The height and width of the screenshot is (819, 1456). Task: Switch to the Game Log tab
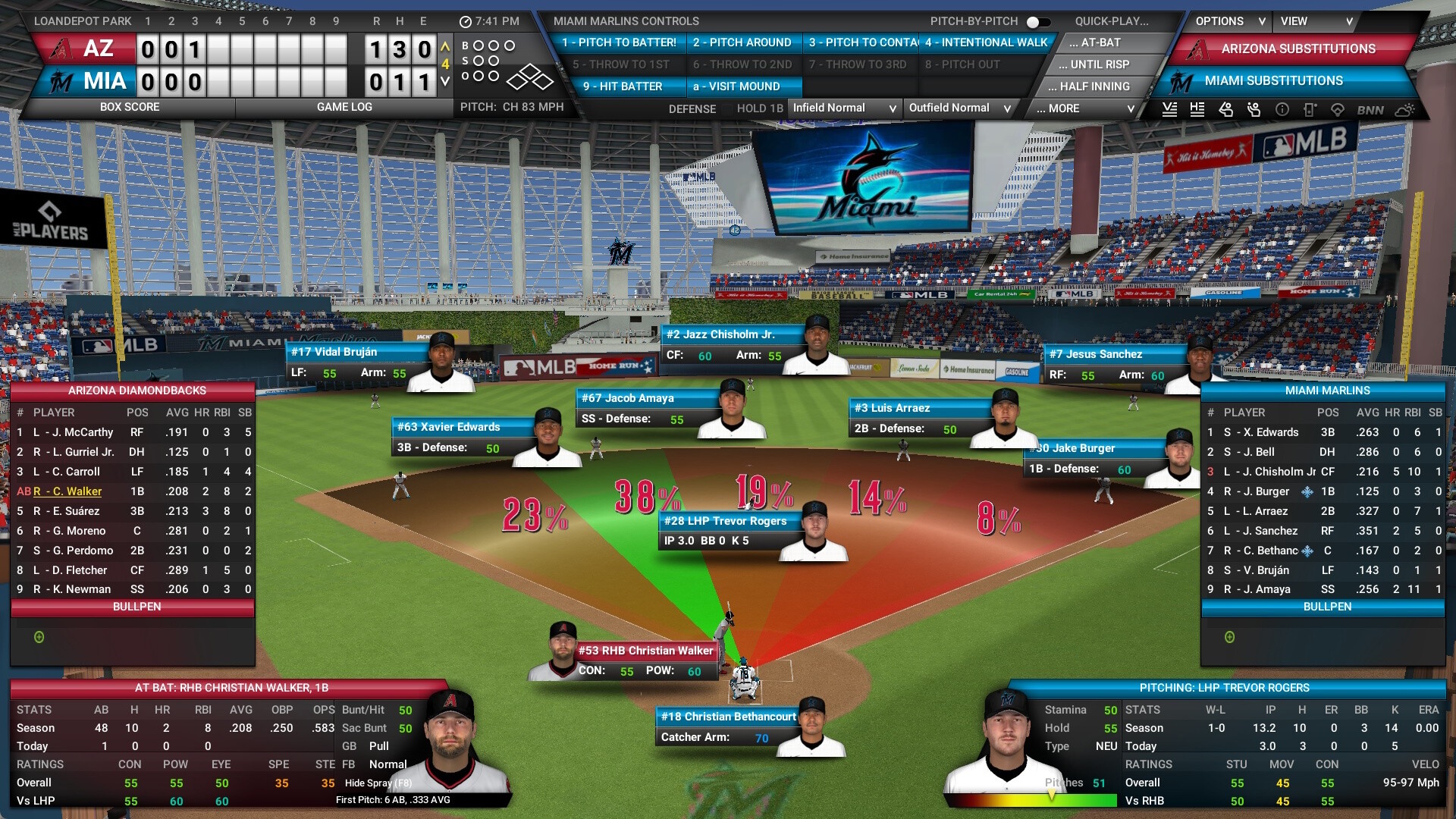344,107
